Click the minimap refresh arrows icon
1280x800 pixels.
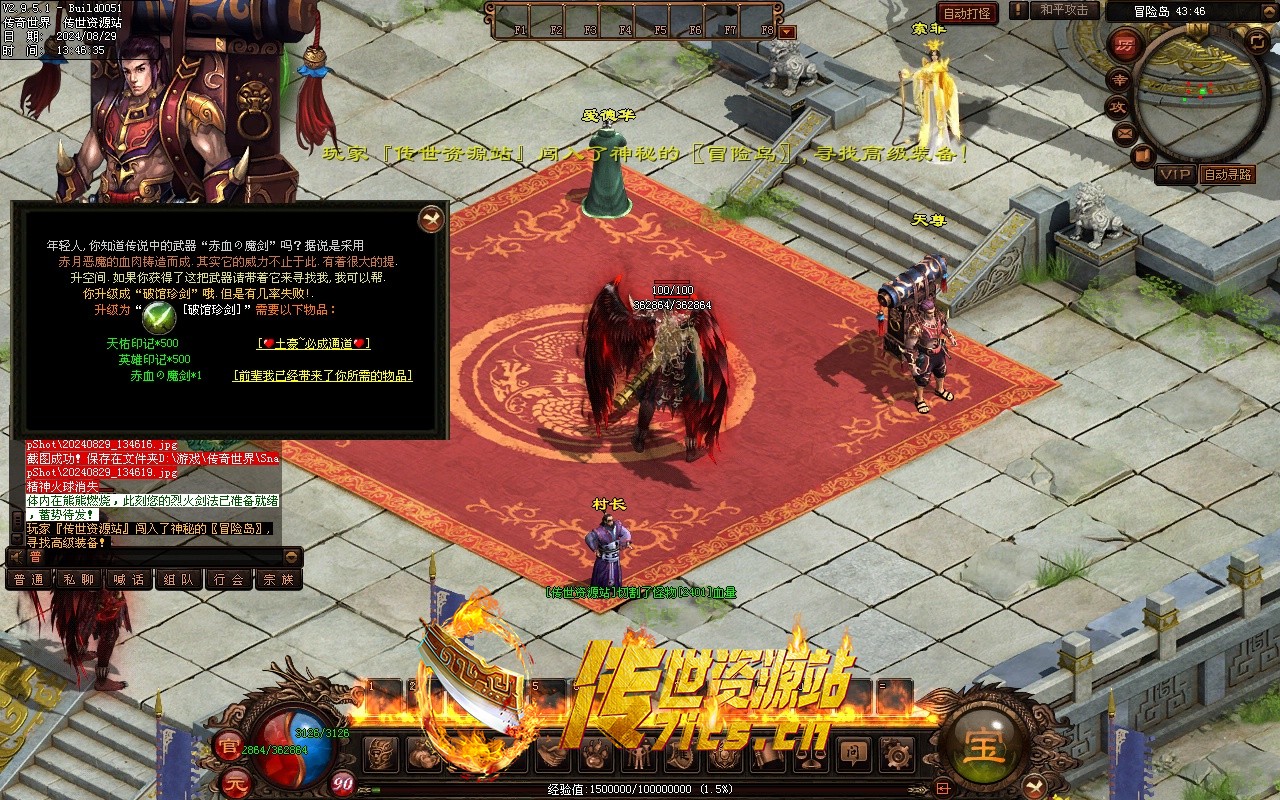[x=1257, y=41]
